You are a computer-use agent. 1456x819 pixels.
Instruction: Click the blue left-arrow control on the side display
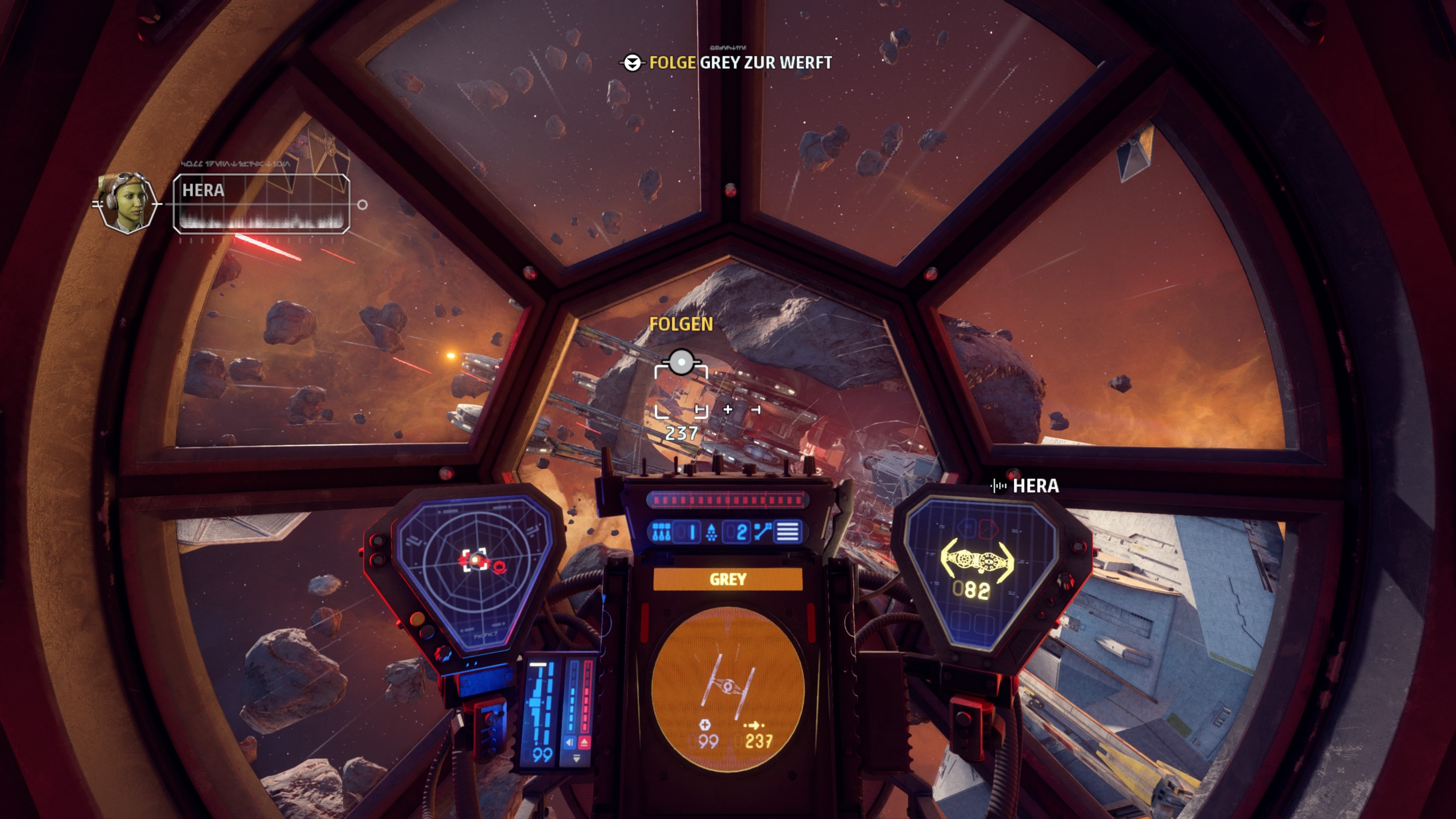(x=570, y=742)
